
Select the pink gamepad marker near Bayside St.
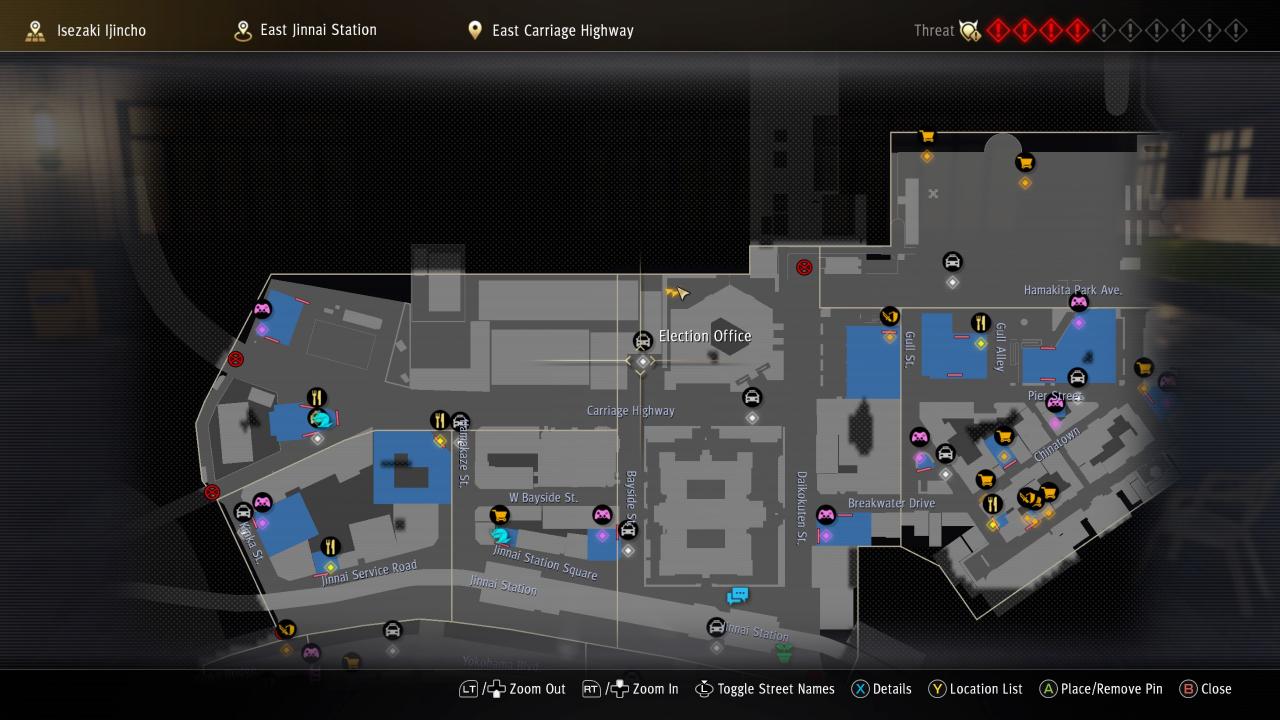[x=602, y=515]
